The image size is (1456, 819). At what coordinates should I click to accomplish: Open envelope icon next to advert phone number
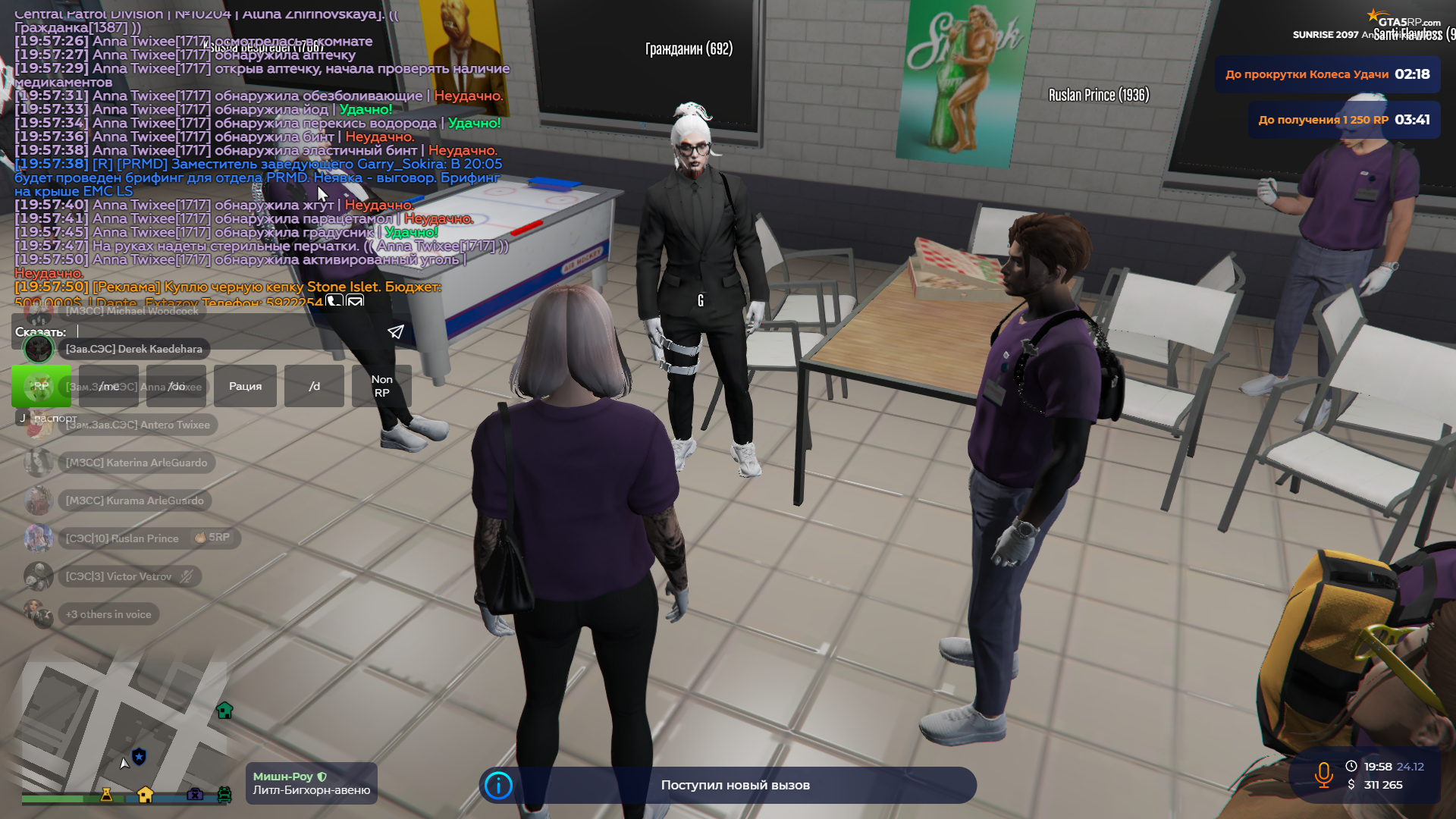tap(355, 301)
